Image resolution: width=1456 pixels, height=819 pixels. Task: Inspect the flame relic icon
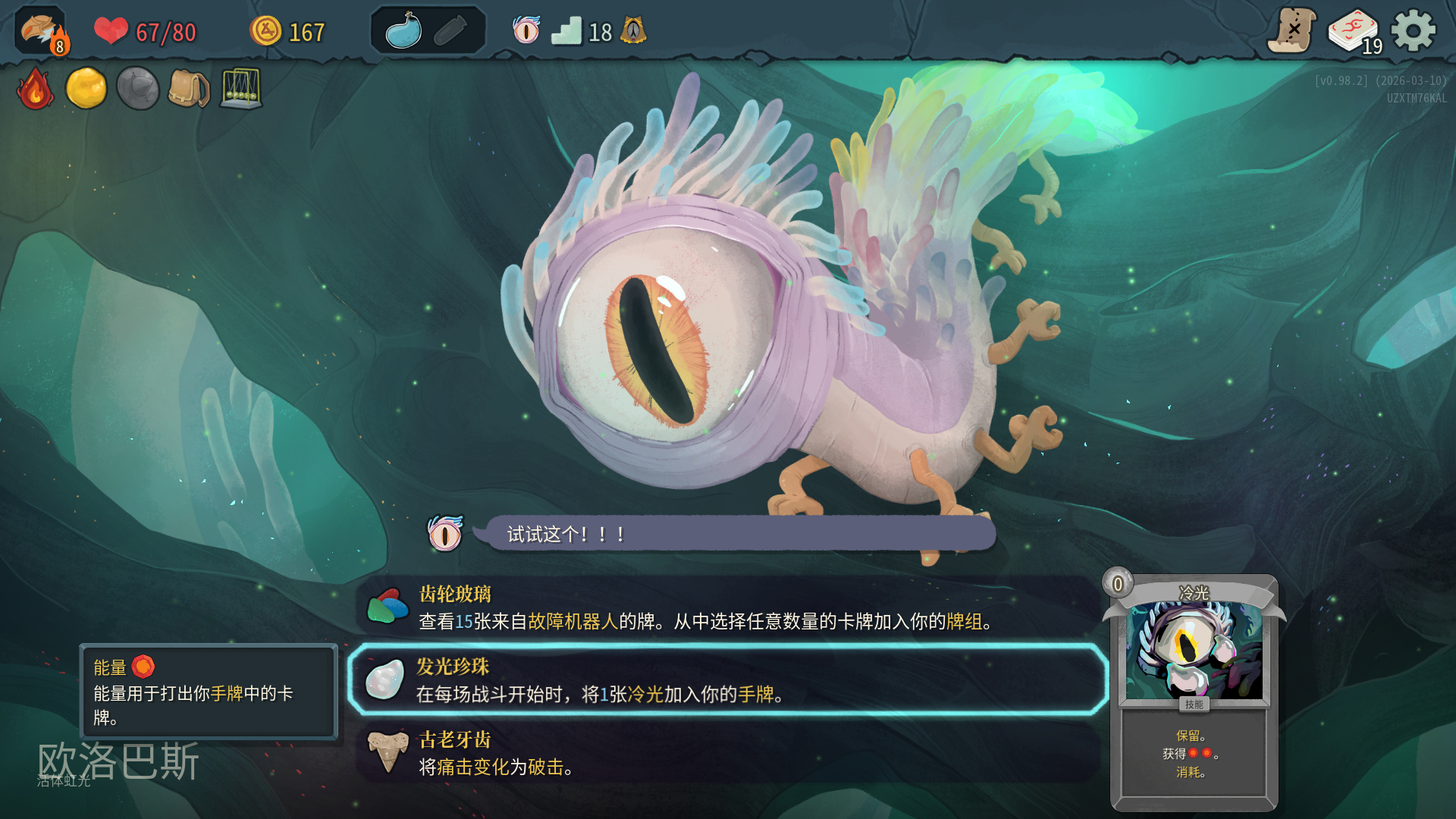[x=35, y=89]
